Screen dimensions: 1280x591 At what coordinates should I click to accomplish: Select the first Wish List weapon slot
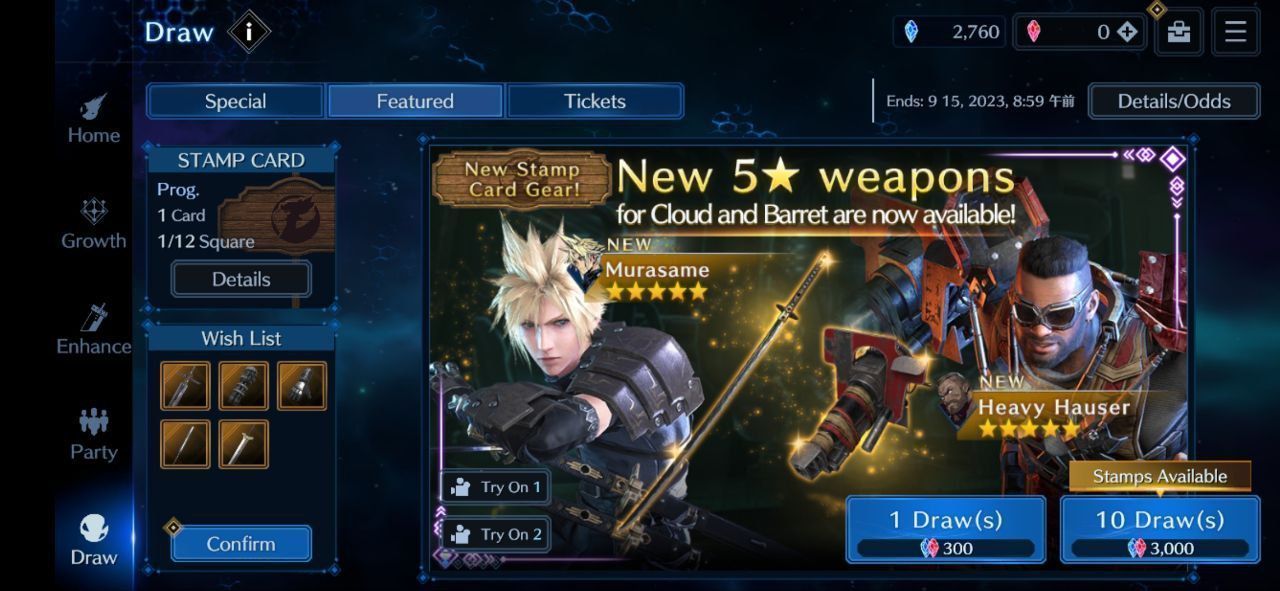tap(186, 386)
